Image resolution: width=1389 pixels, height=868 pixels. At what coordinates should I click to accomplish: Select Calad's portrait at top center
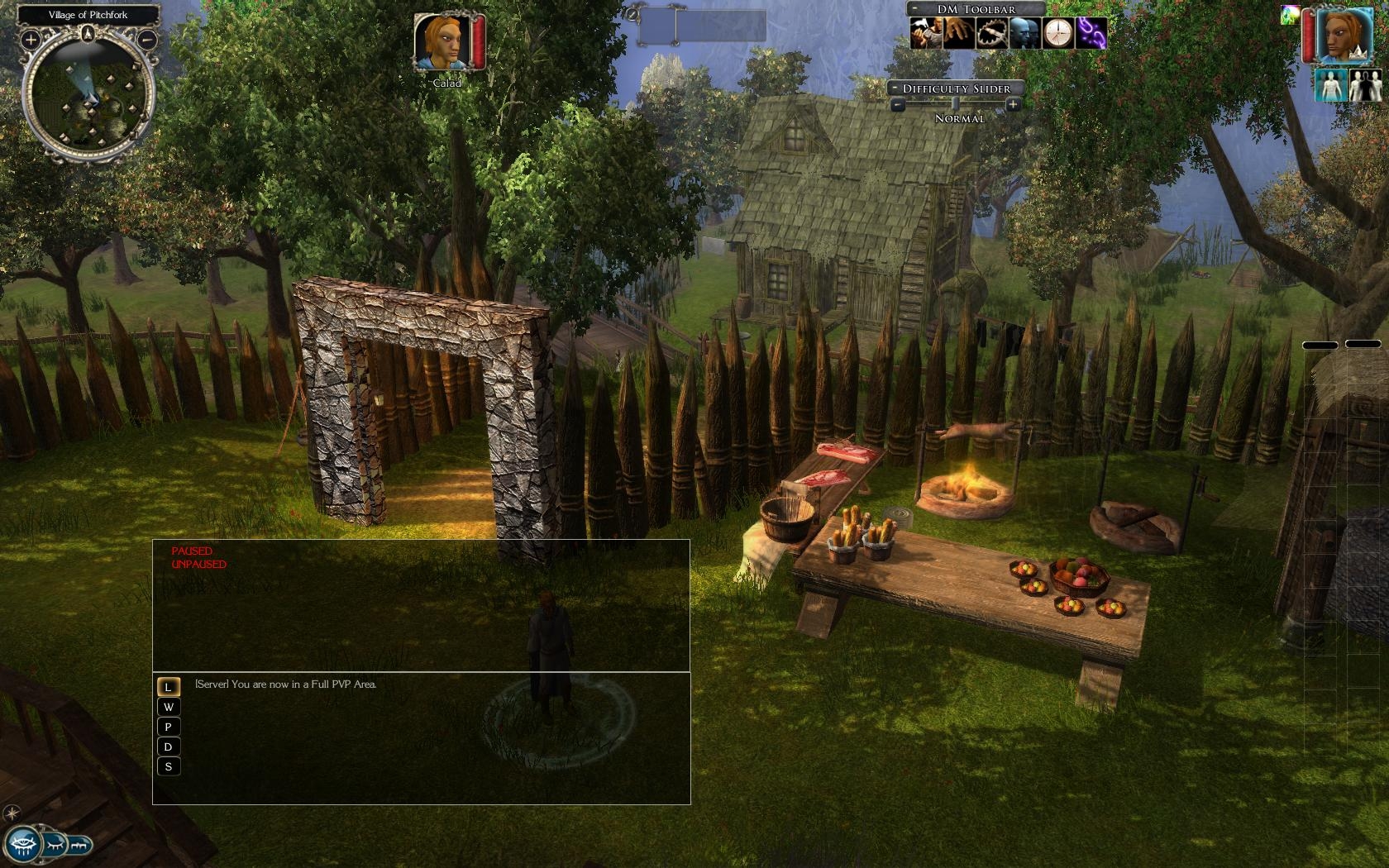pyautogui.click(x=443, y=41)
